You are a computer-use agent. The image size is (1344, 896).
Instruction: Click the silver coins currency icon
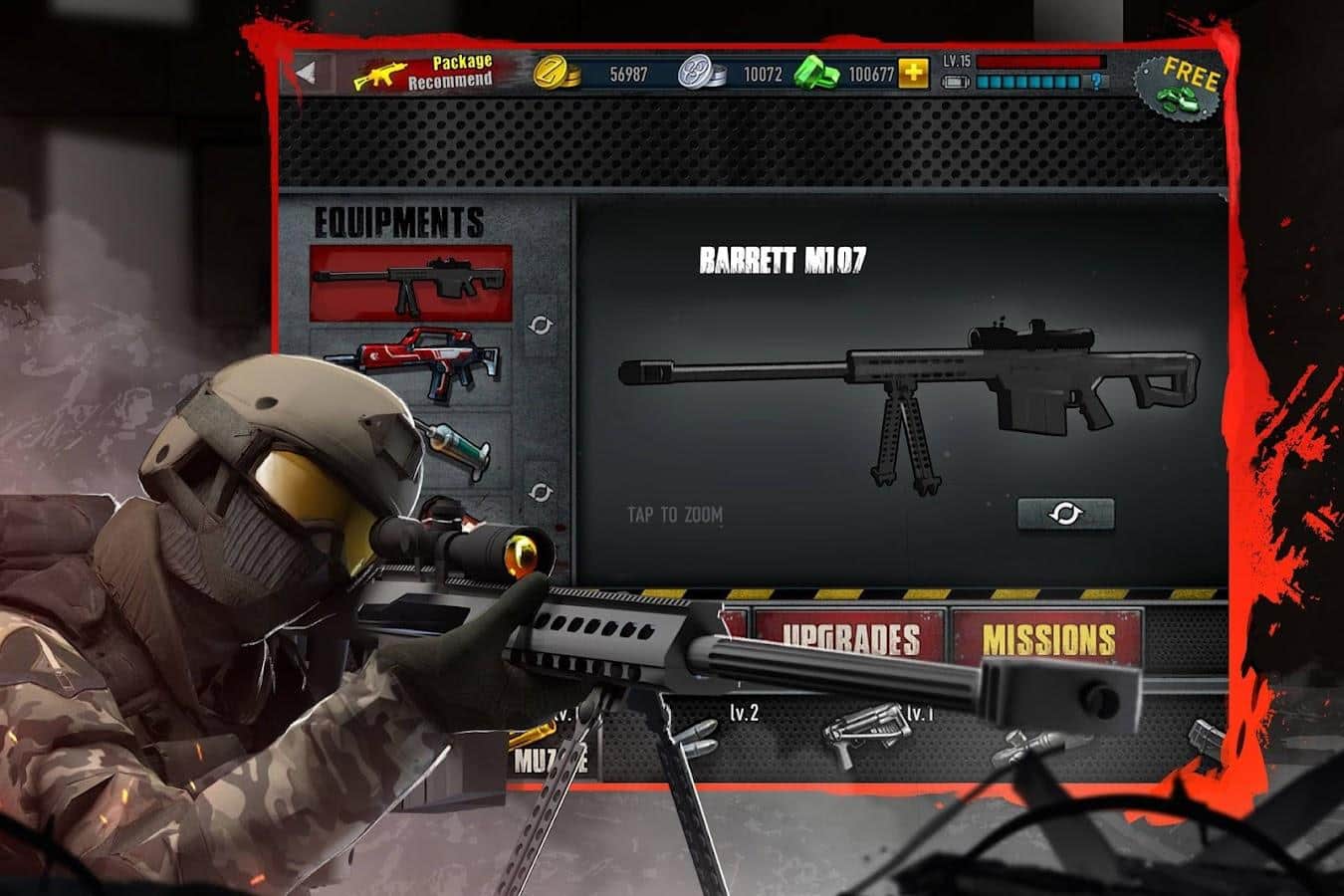pos(699,72)
